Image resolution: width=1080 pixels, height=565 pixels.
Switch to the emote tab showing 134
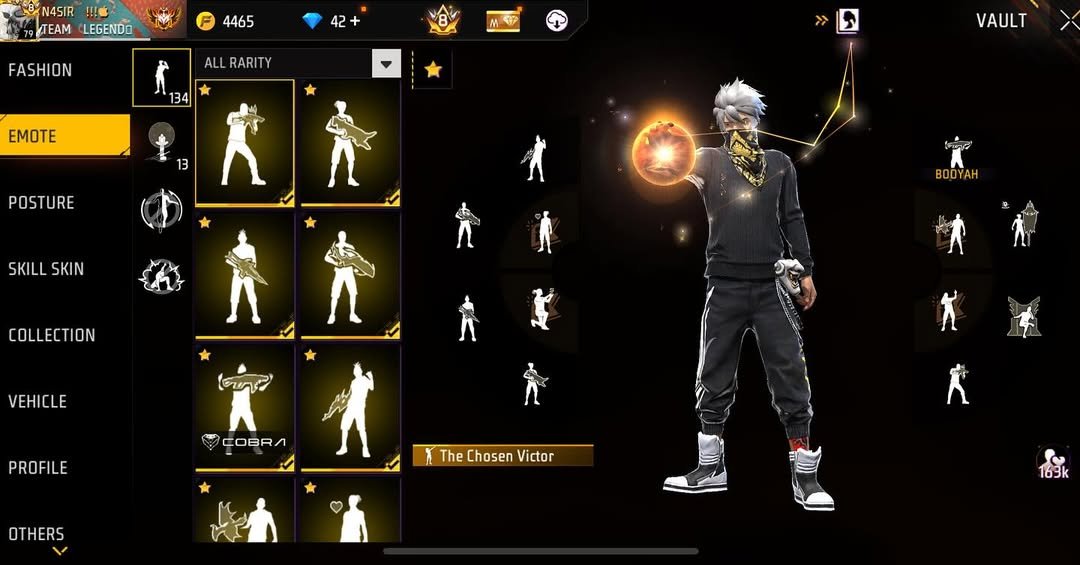[x=161, y=77]
